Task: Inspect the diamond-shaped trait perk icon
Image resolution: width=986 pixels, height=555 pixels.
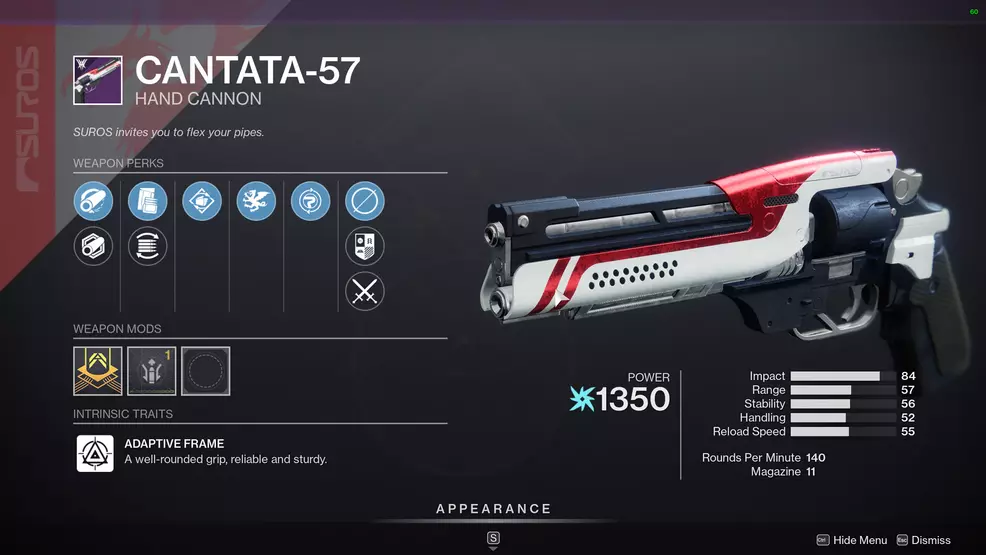Action: [x=202, y=202]
